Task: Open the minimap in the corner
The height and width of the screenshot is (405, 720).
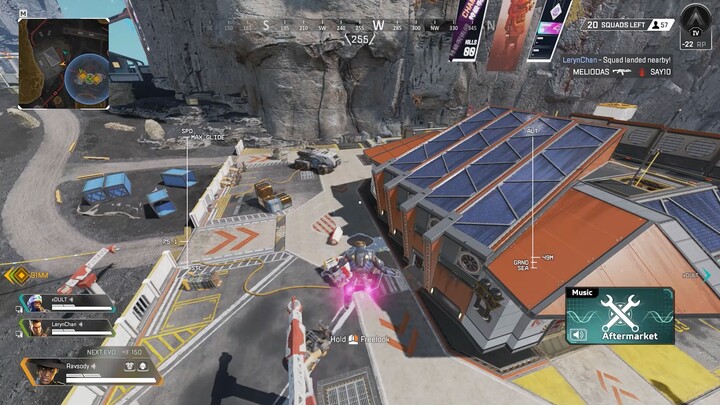Action: (63, 63)
